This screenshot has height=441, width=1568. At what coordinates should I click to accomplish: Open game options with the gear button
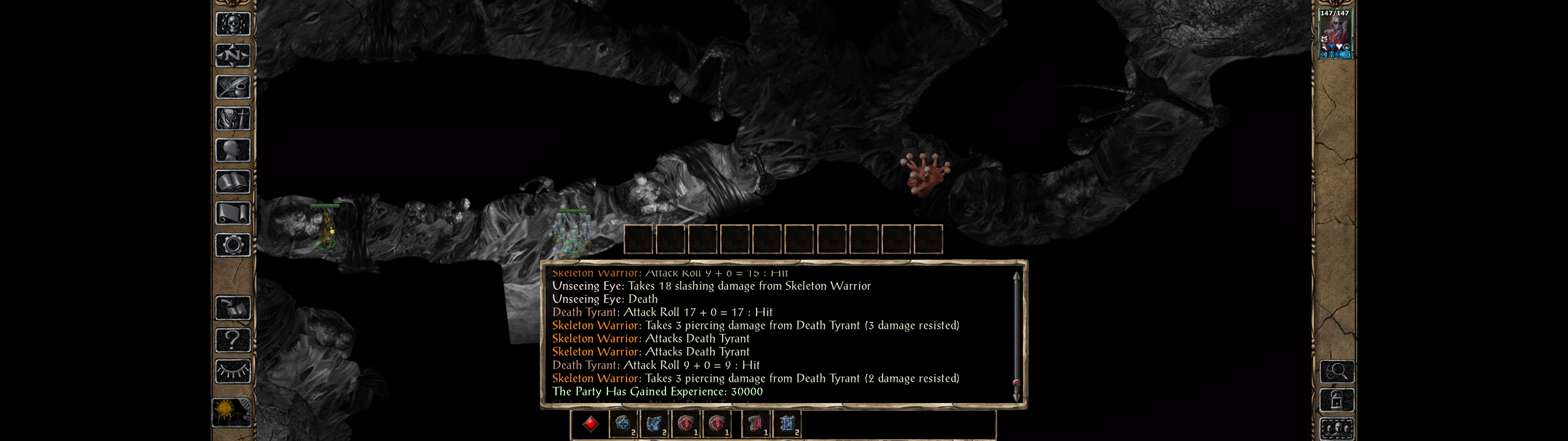tap(232, 245)
